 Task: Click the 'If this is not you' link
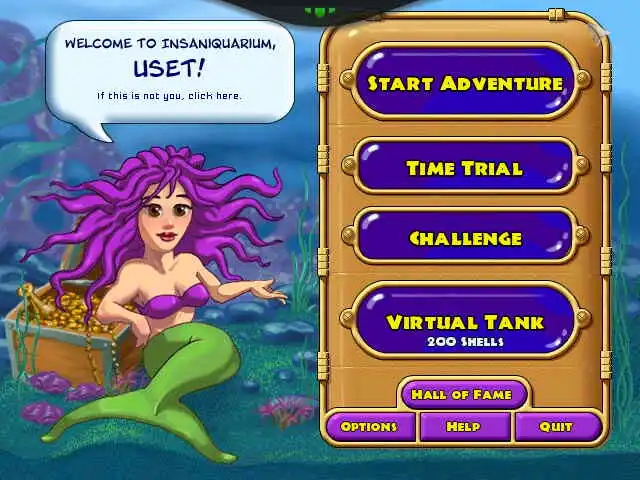pos(169,96)
